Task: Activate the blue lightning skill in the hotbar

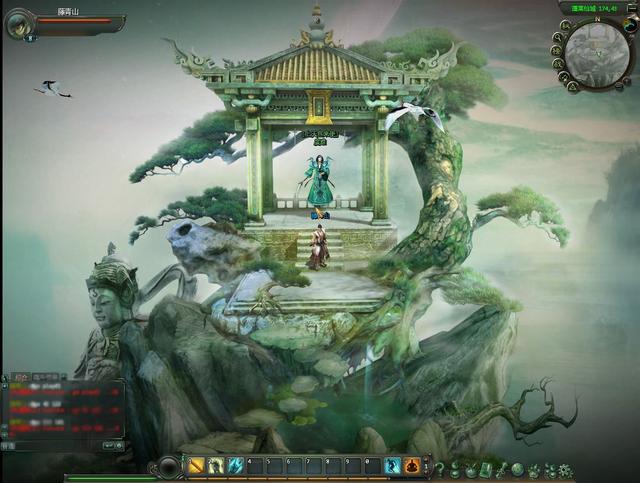Action: click(235, 466)
